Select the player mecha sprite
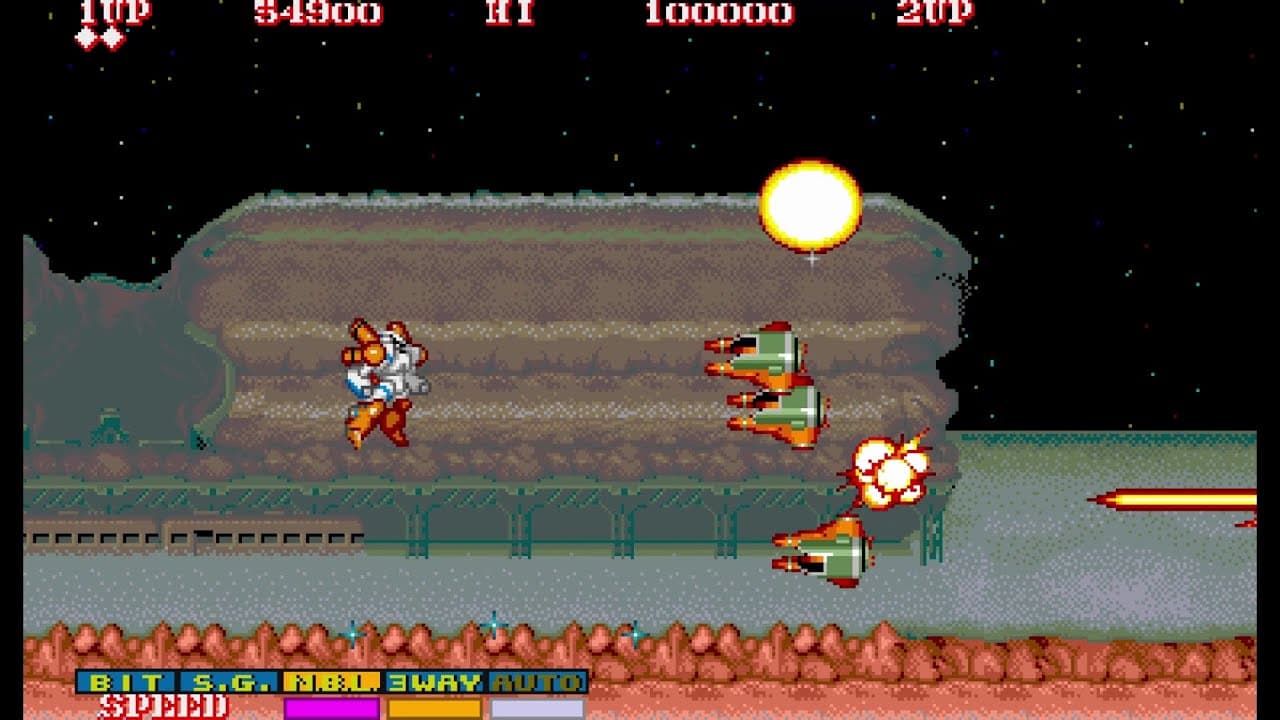This screenshot has height=720, width=1280. (385, 380)
